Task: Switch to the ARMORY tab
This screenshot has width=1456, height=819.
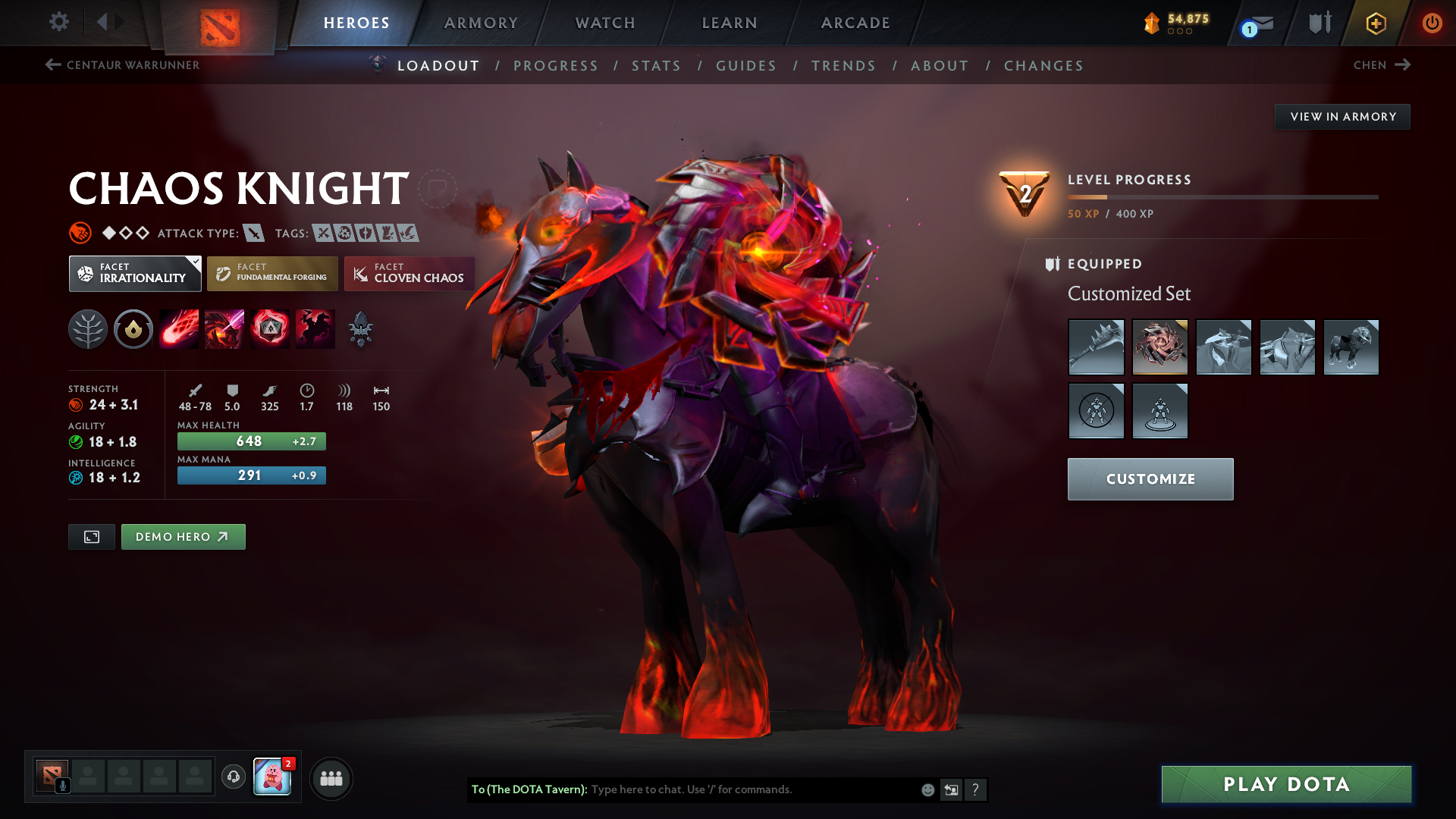Action: 481,23
